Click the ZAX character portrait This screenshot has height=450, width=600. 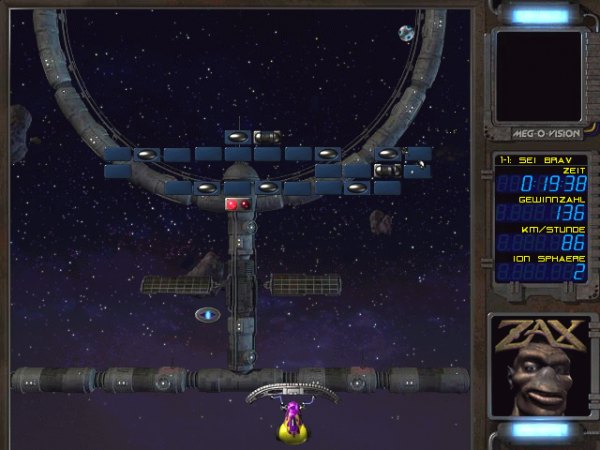pos(539,366)
